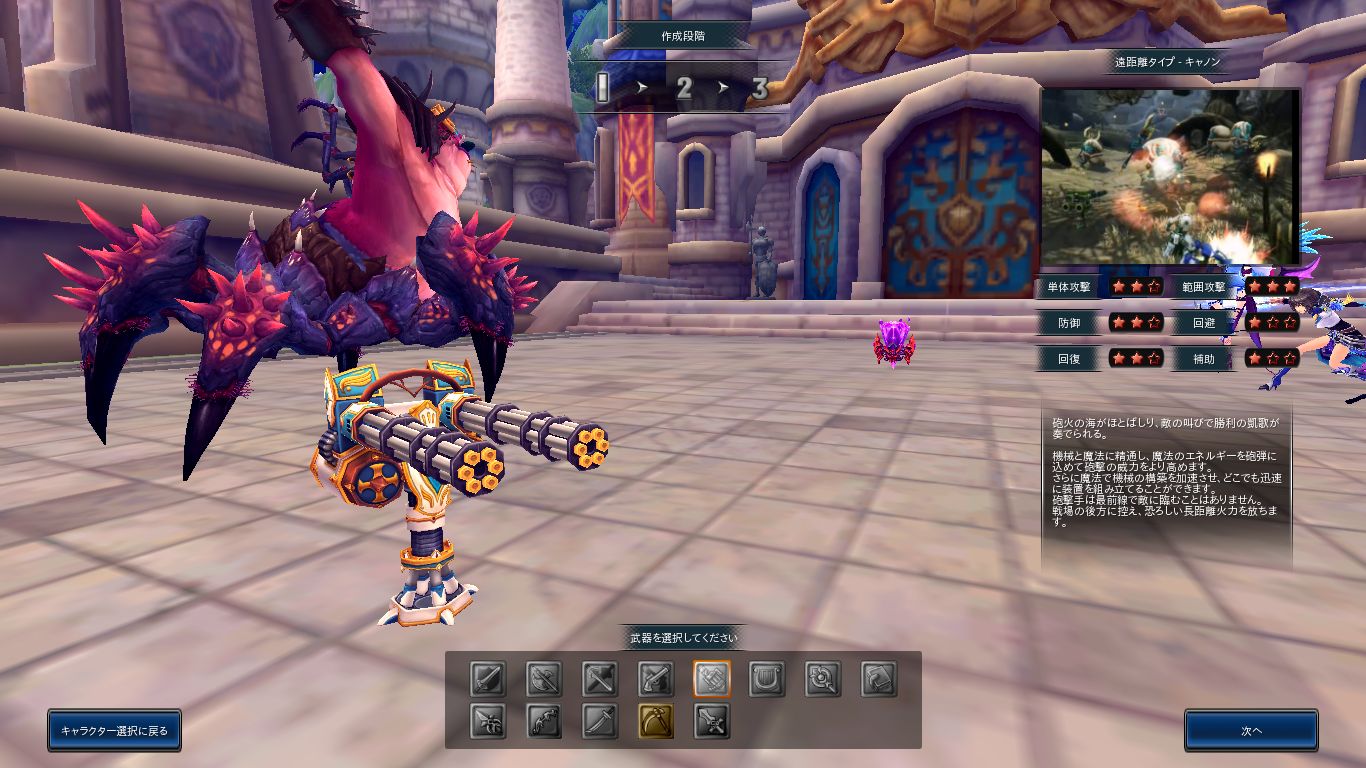Choose the bow weapon icon

pyautogui.click(x=544, y=721)
